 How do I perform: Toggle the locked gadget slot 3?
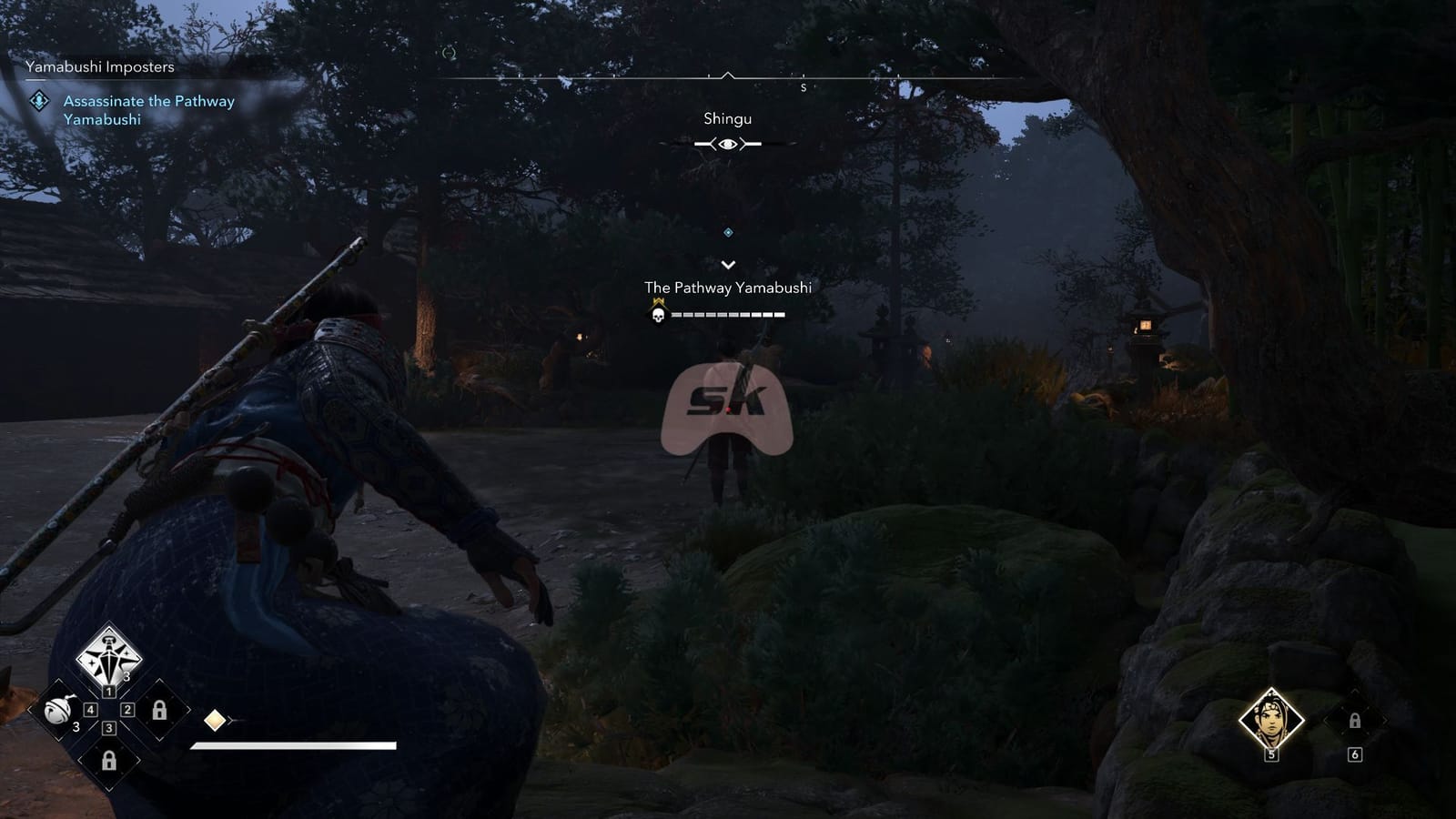point(109,761)
